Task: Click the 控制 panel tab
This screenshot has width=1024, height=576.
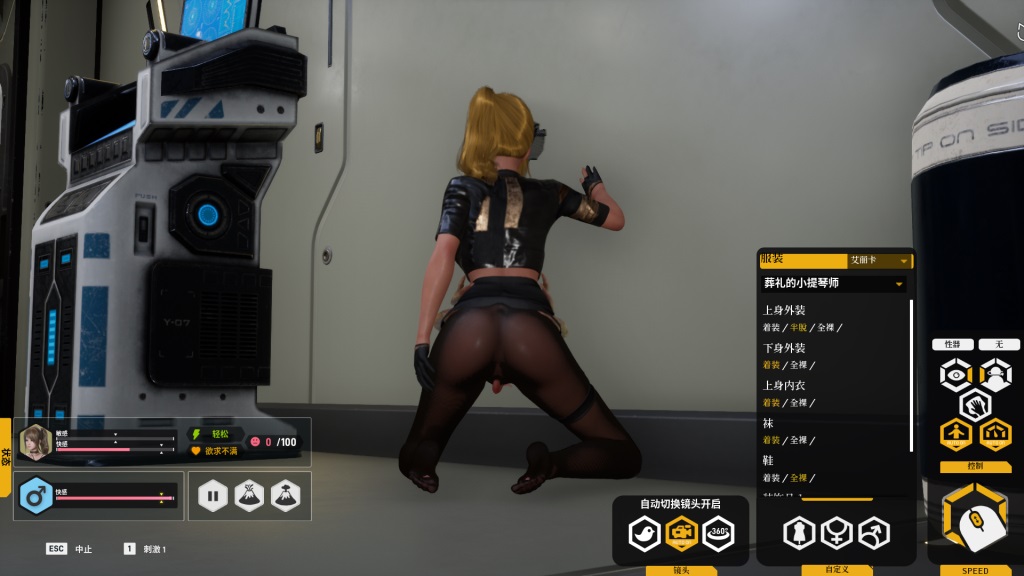Action: [x=975, y=466]
